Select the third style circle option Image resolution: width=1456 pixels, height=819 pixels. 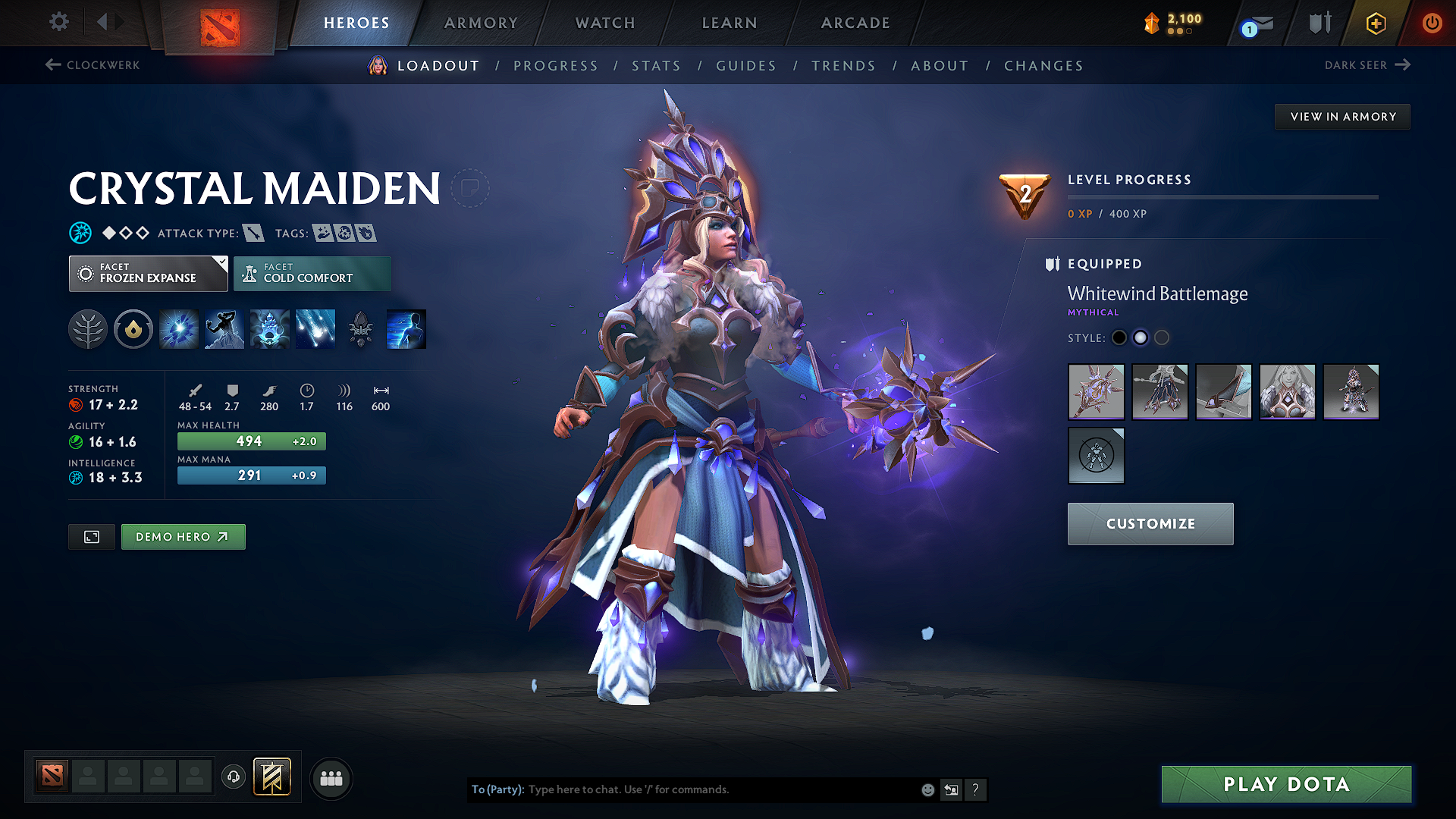coord(1162,338)
